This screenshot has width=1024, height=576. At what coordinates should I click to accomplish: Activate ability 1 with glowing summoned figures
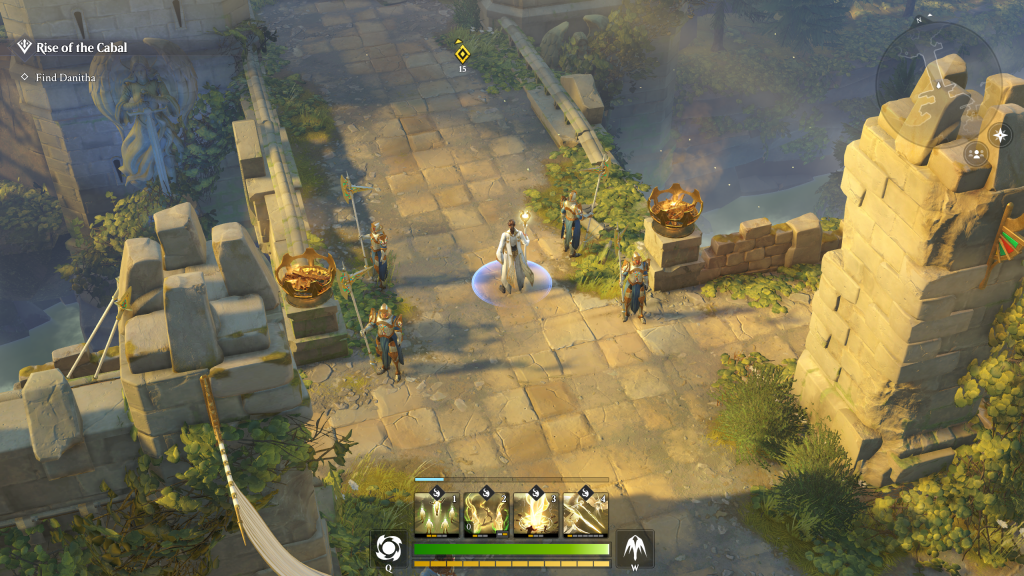(x=437, y=512)
